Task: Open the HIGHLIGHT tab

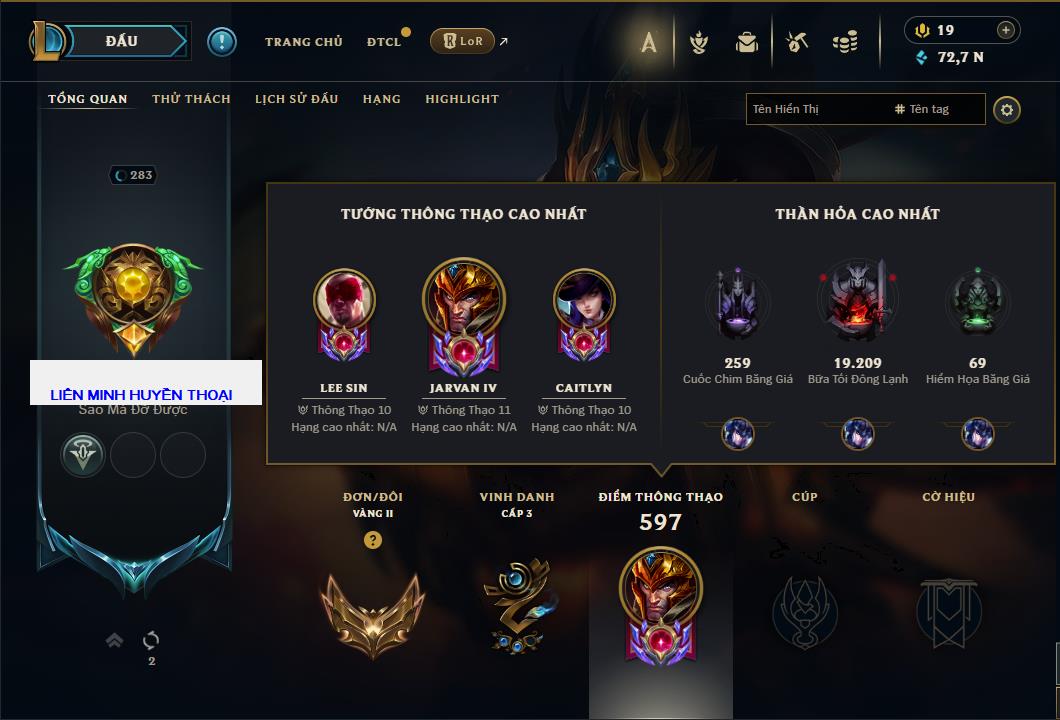Action: tap(461, 99)
